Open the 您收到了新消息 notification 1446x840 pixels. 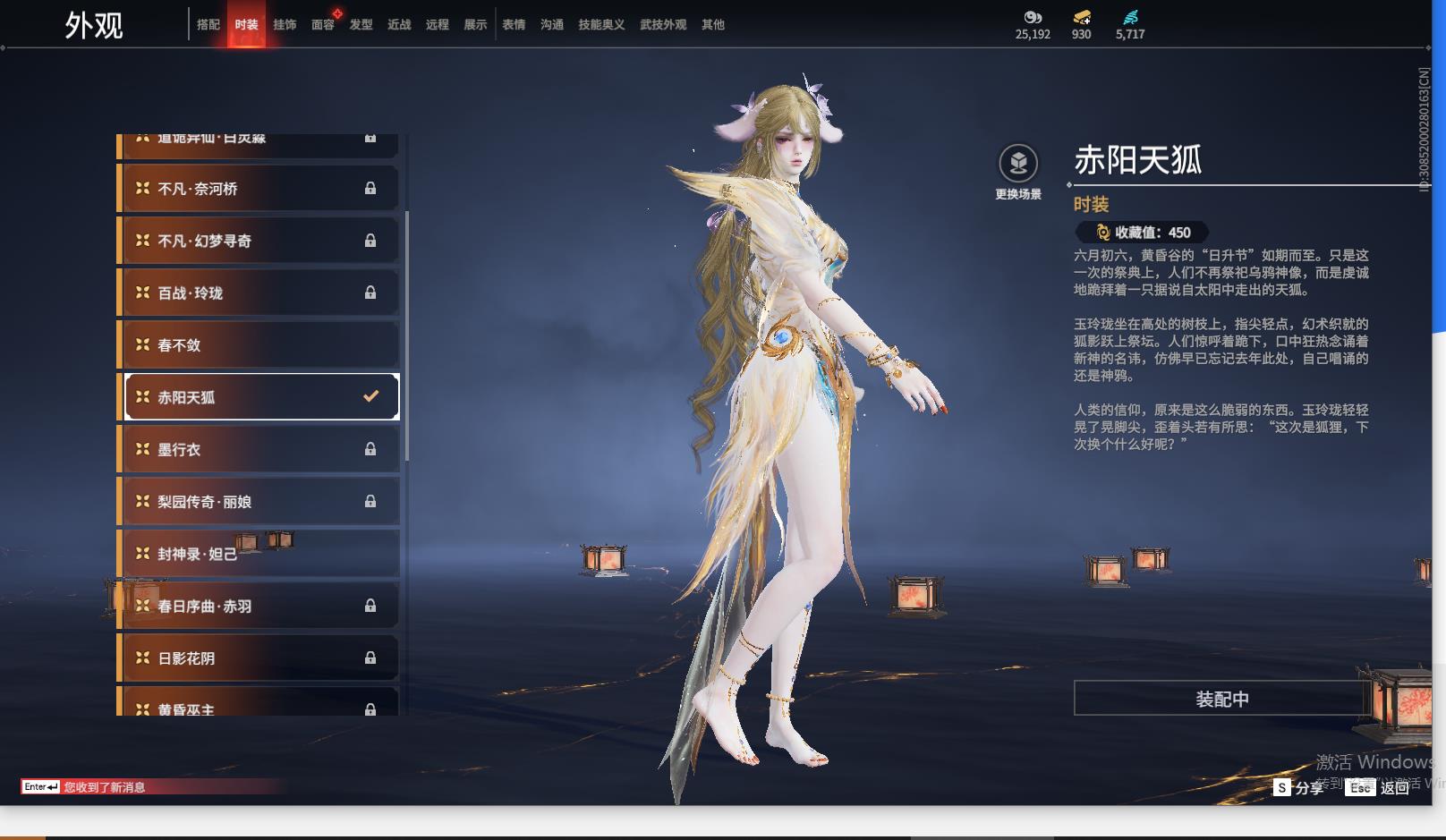pos(104,787)
